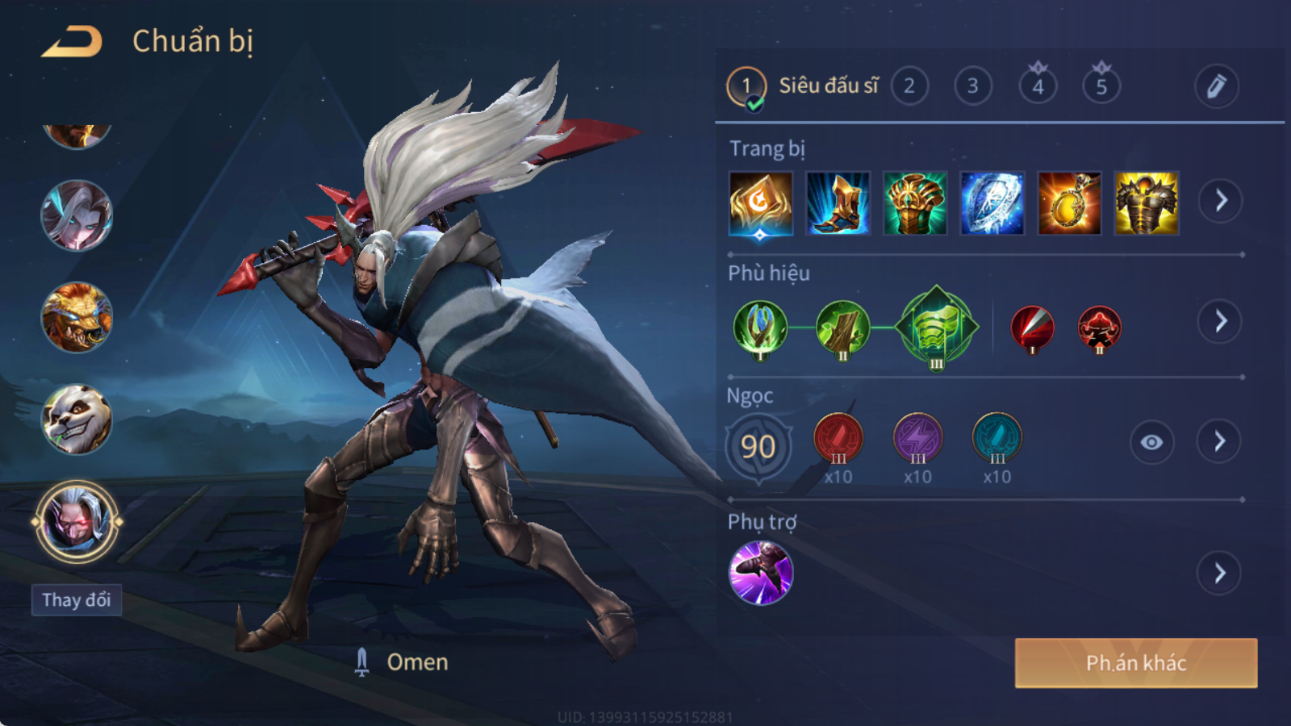Select the purple lightning rune
This screenshot has width=1291, height=726.
coord(917,439)
